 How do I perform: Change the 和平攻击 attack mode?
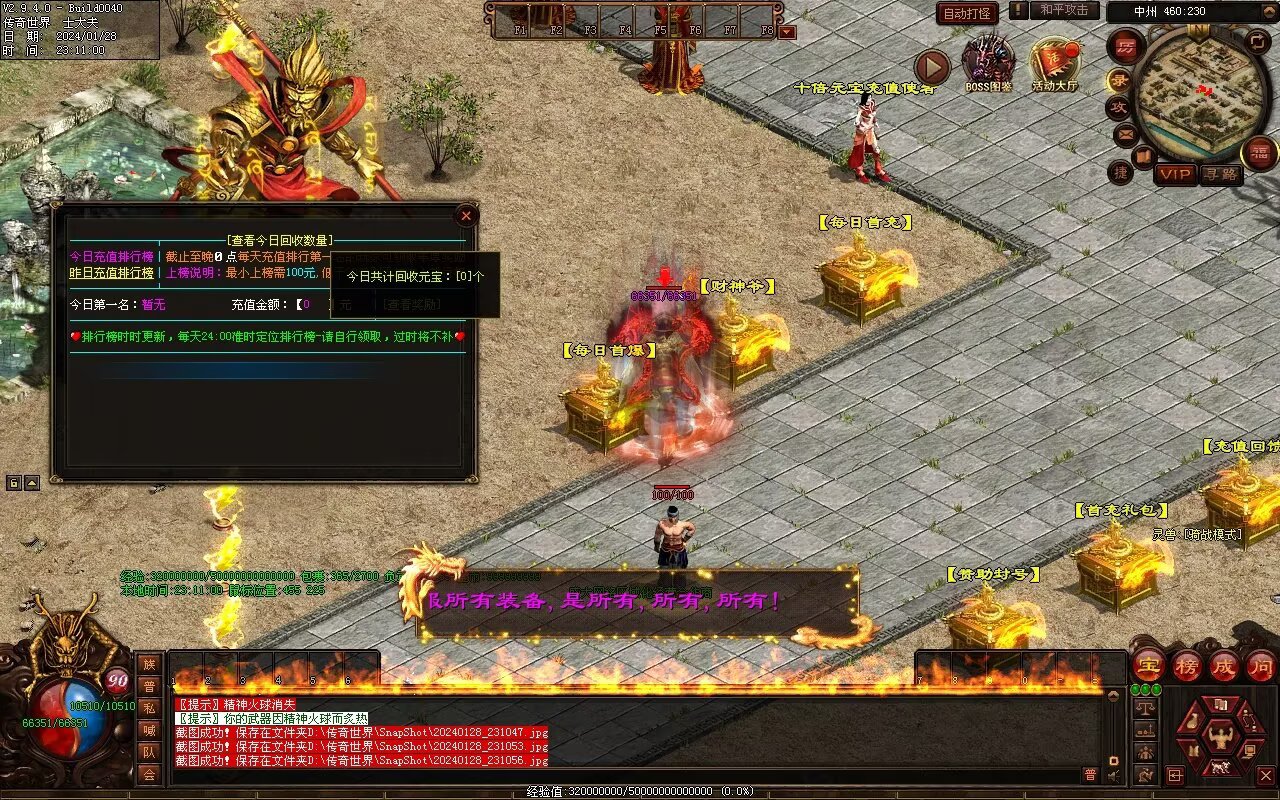(x=1063, y=10)
